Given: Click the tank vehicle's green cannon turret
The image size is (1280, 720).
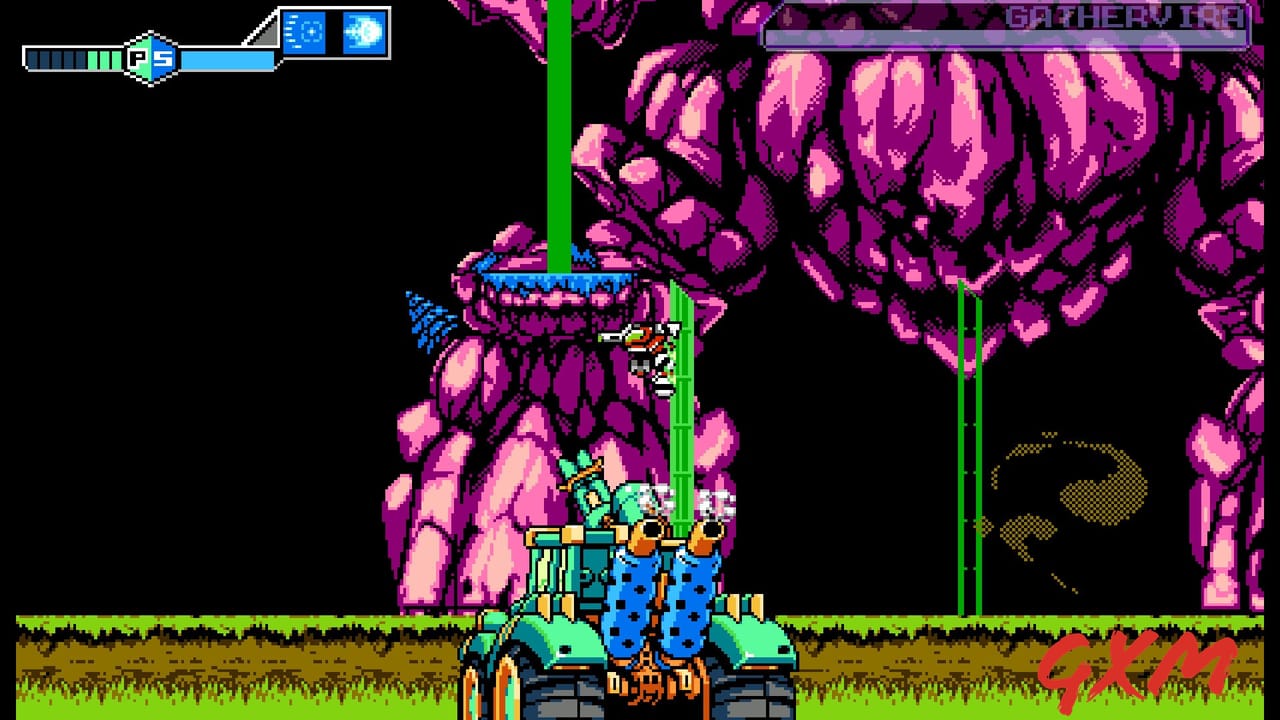Looking at the screenshot, I should pyautogui.click(x=590, y=495).
